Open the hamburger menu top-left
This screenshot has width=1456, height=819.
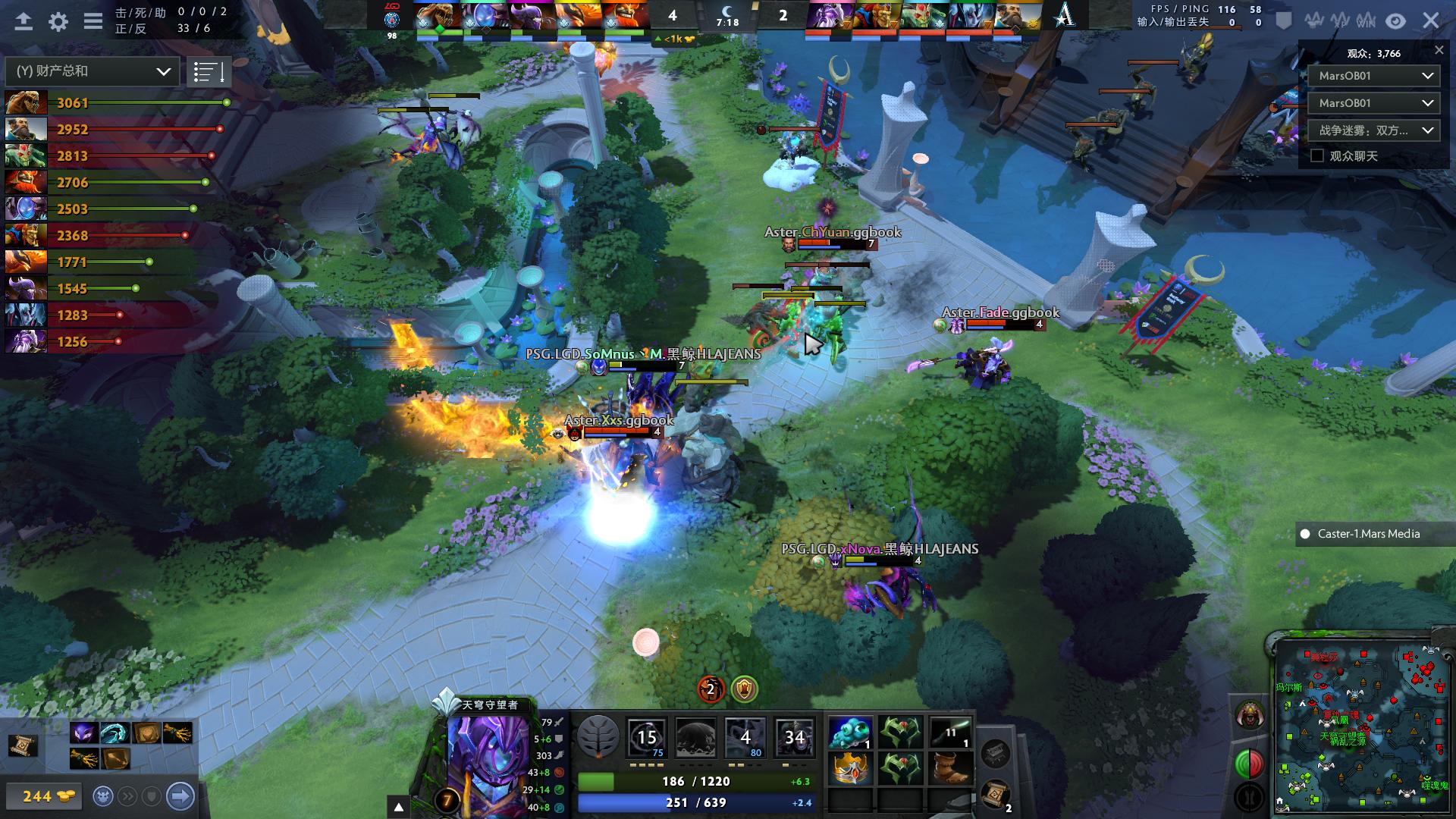pyautogui.click(x=94, y=22)
